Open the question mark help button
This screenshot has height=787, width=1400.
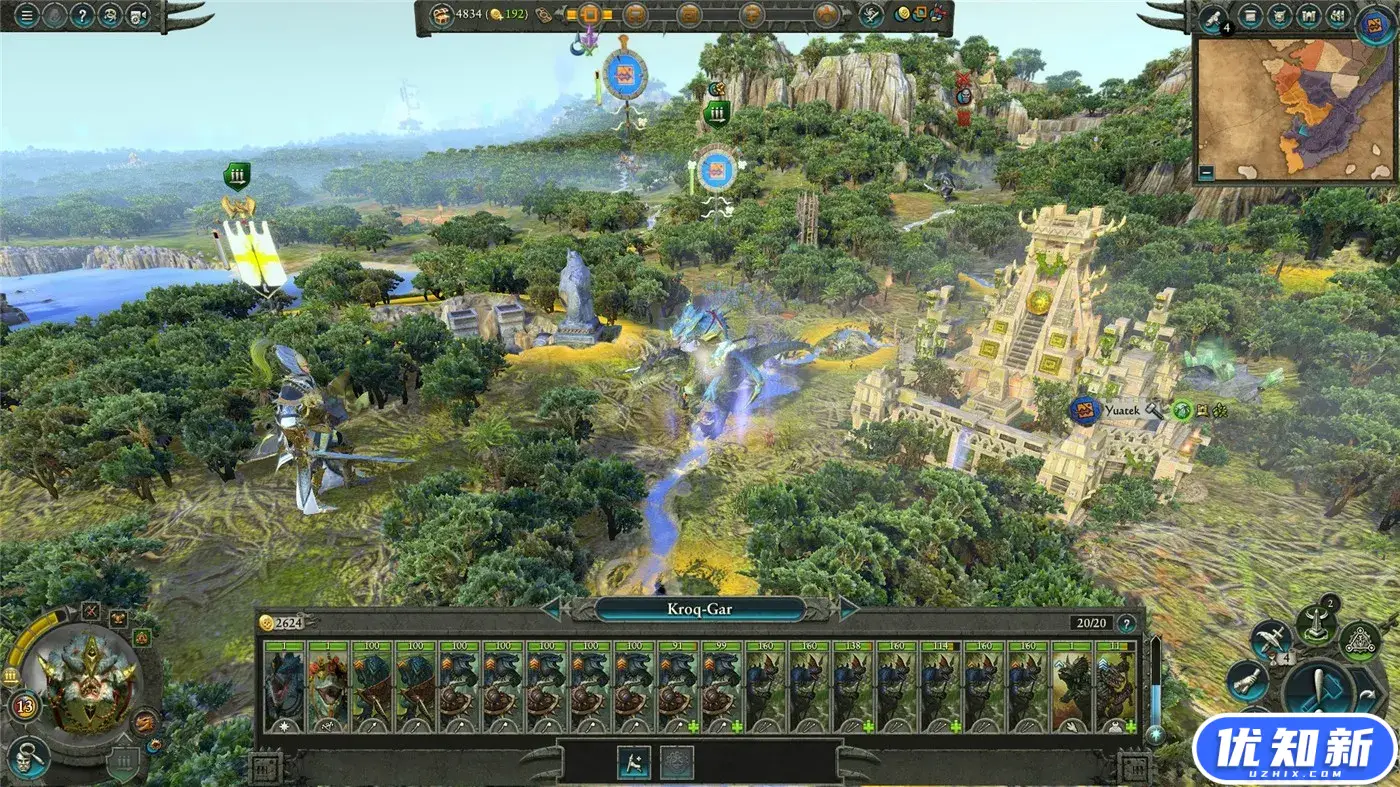click(x=82, y=16)
